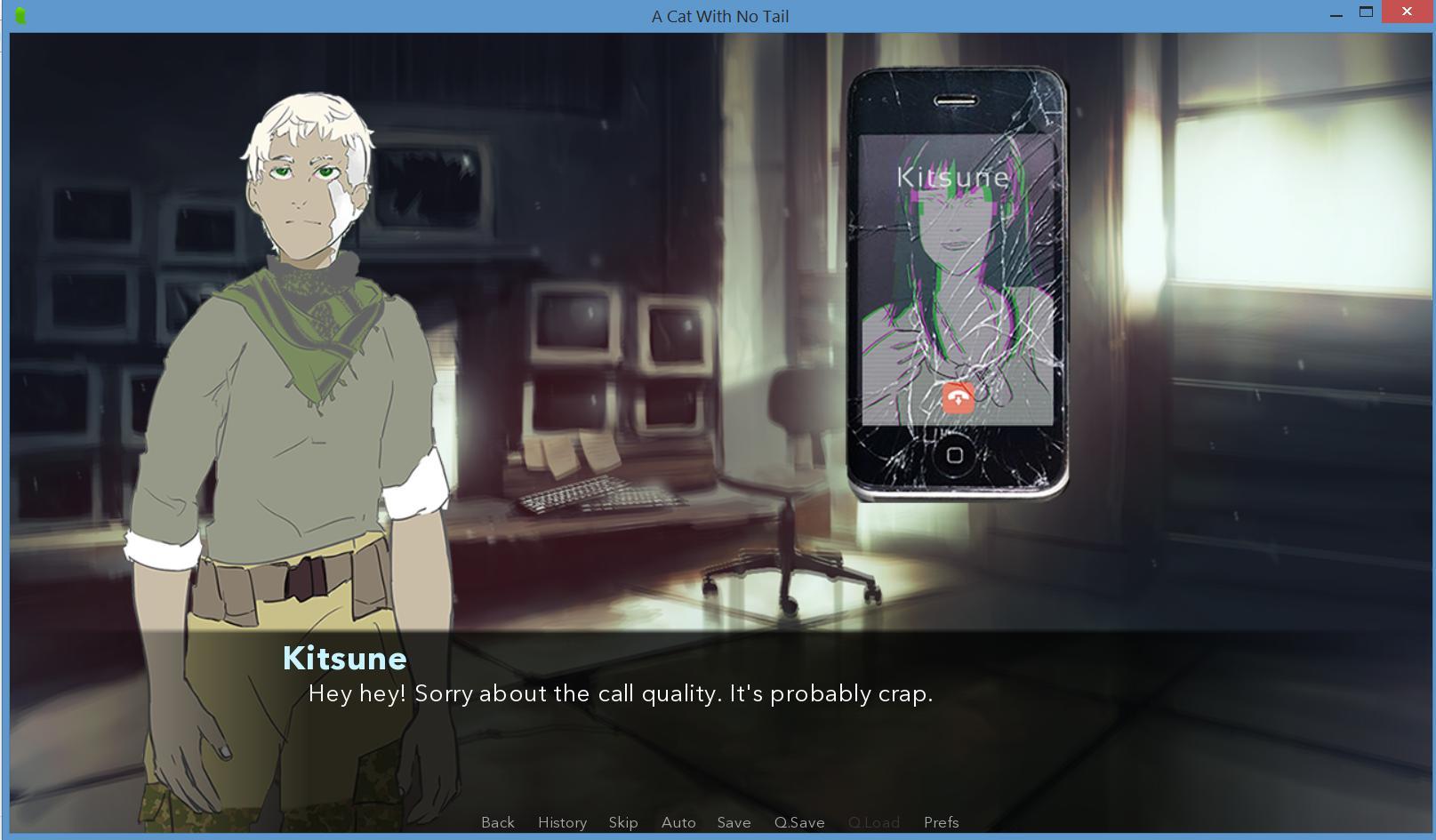Skip through the dialogue

point(623,822)
